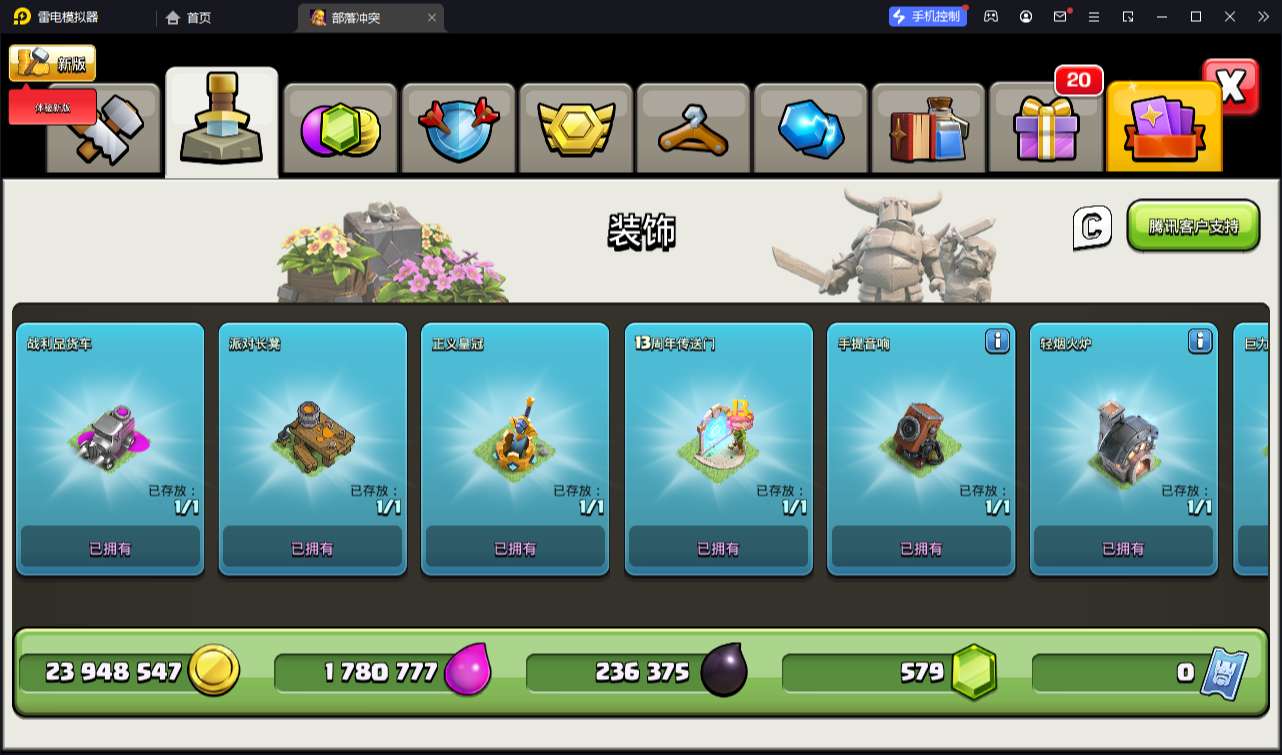Select the gold hexagon badge tab
Screen dimensions: 1282x755
pos(575,130)
